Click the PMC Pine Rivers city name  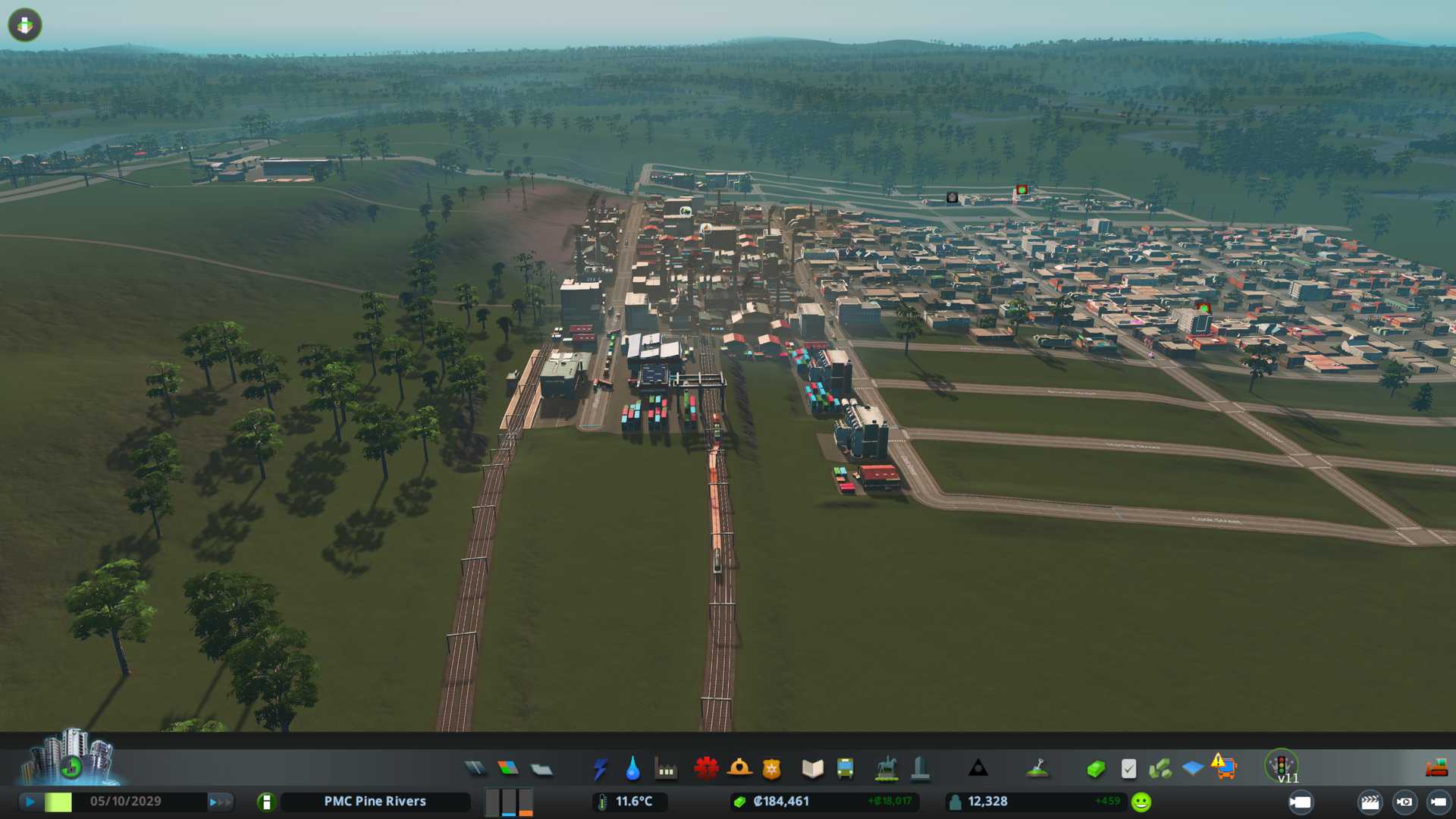(x=375, y=802)
